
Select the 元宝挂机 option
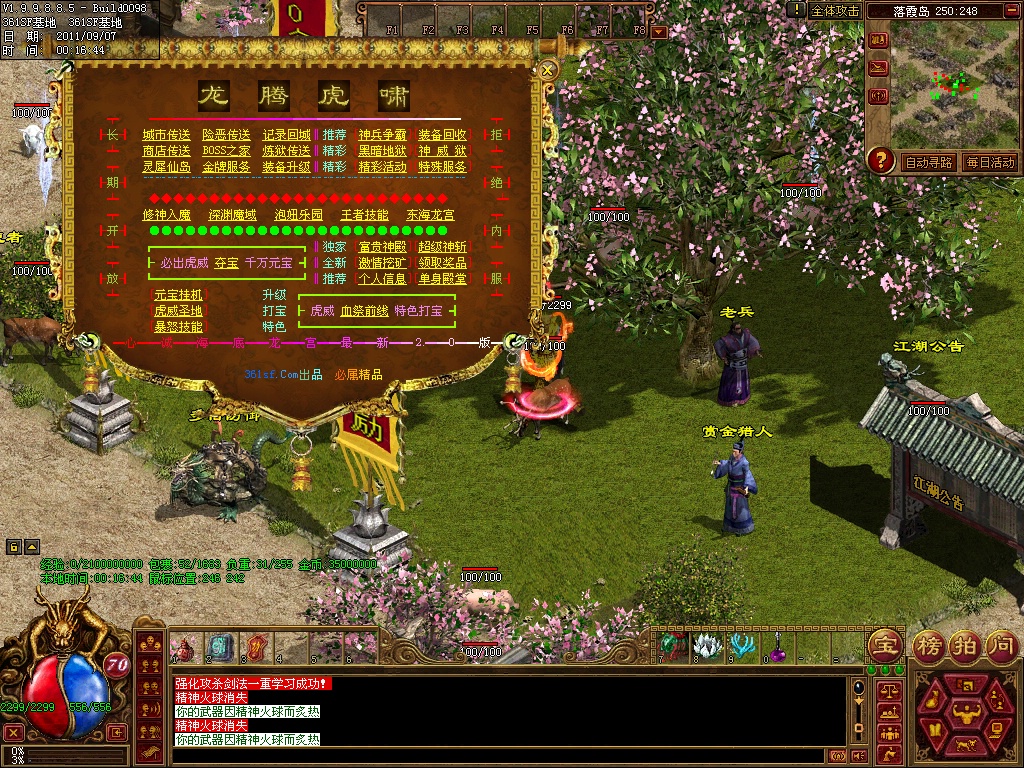[x=178, y=295]
